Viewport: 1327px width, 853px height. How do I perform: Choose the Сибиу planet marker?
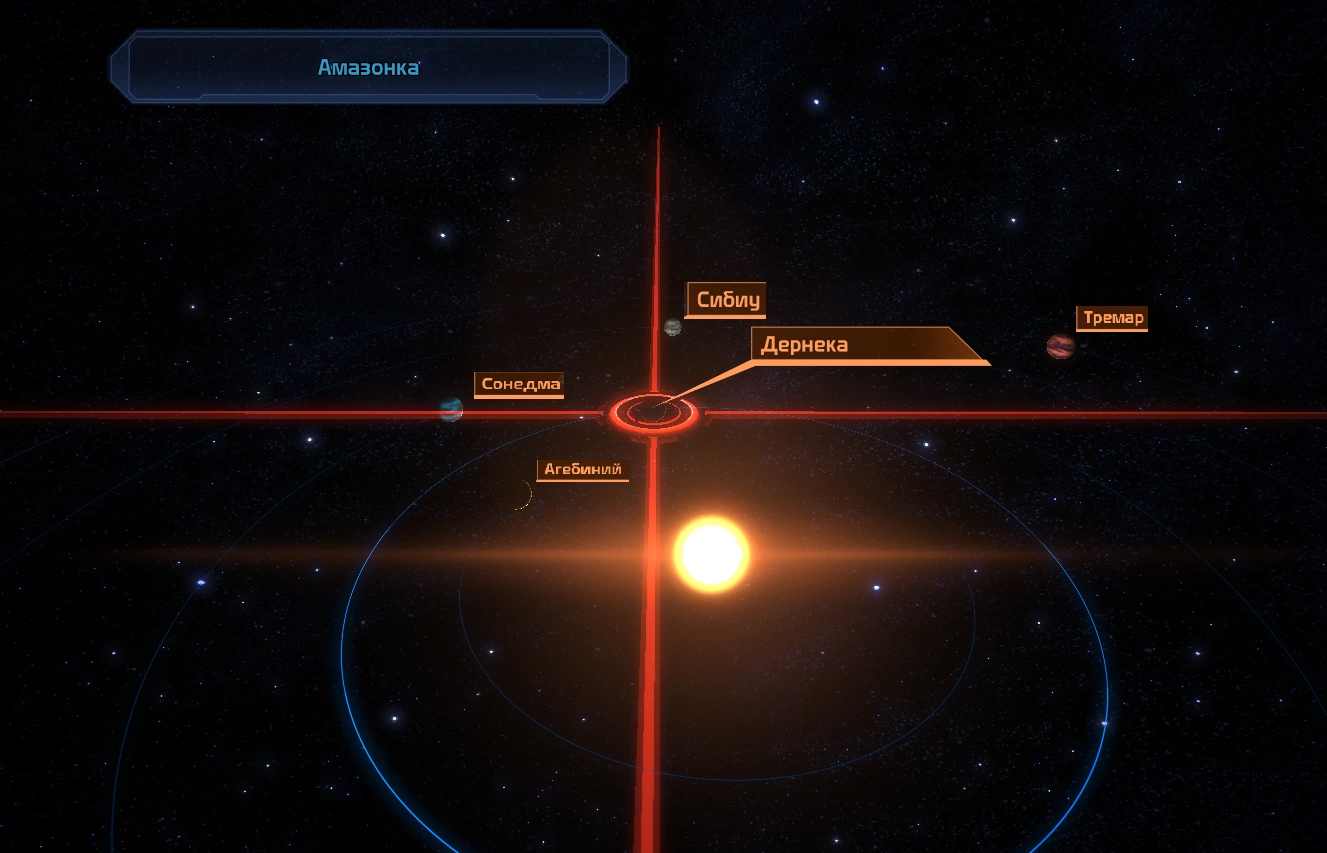673,327
